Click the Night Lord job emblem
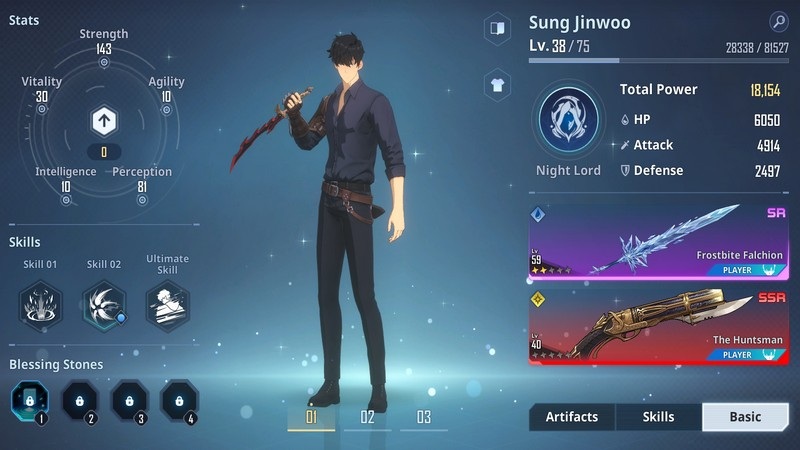Image resolution: width=800 pixels, height=450 pixels. coord(568,118)
